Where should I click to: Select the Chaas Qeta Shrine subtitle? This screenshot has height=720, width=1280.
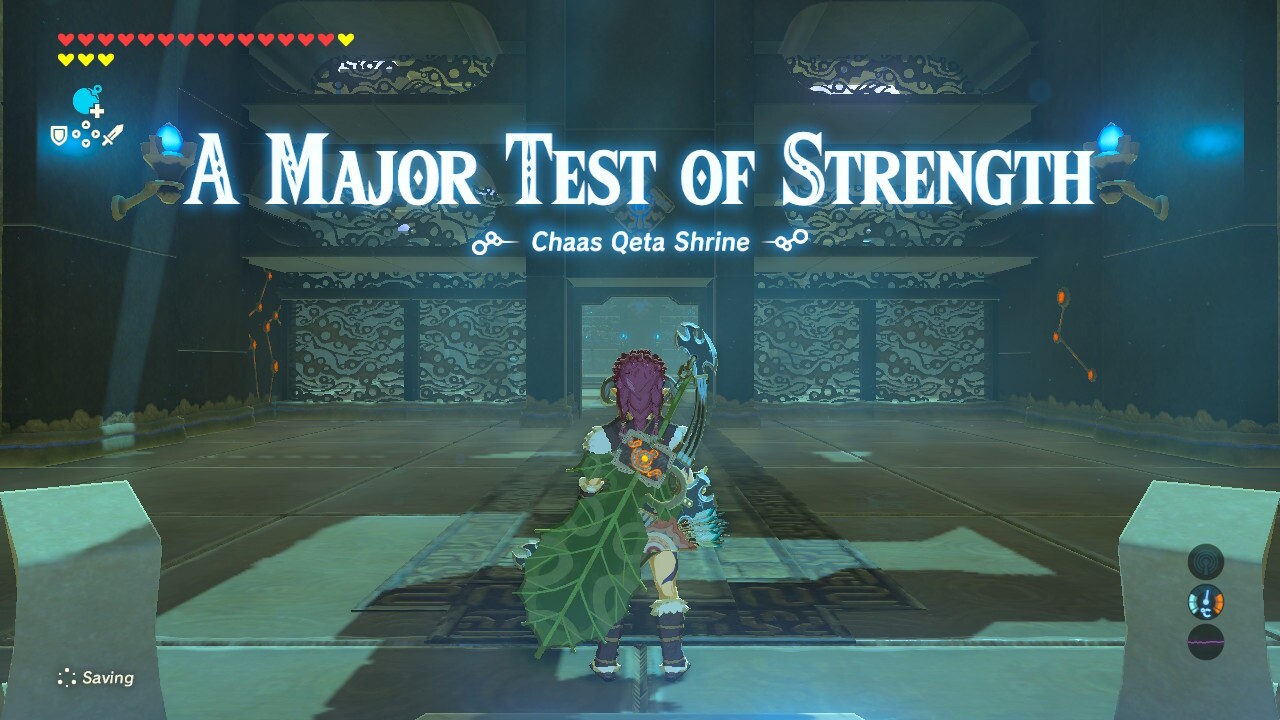tap(640, 241)
